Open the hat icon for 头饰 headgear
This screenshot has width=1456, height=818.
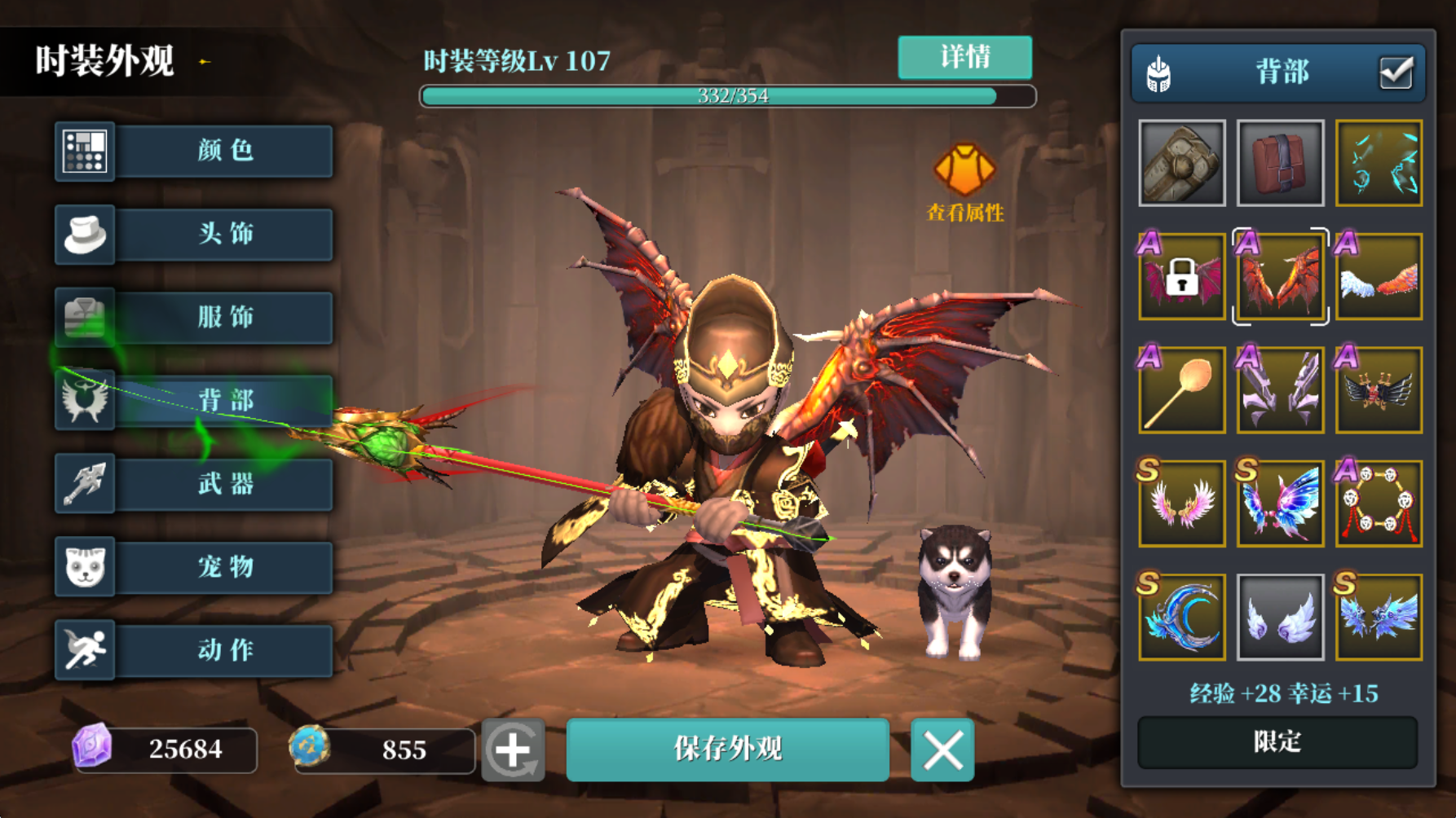pyautogui.click(x=85, y=235)
